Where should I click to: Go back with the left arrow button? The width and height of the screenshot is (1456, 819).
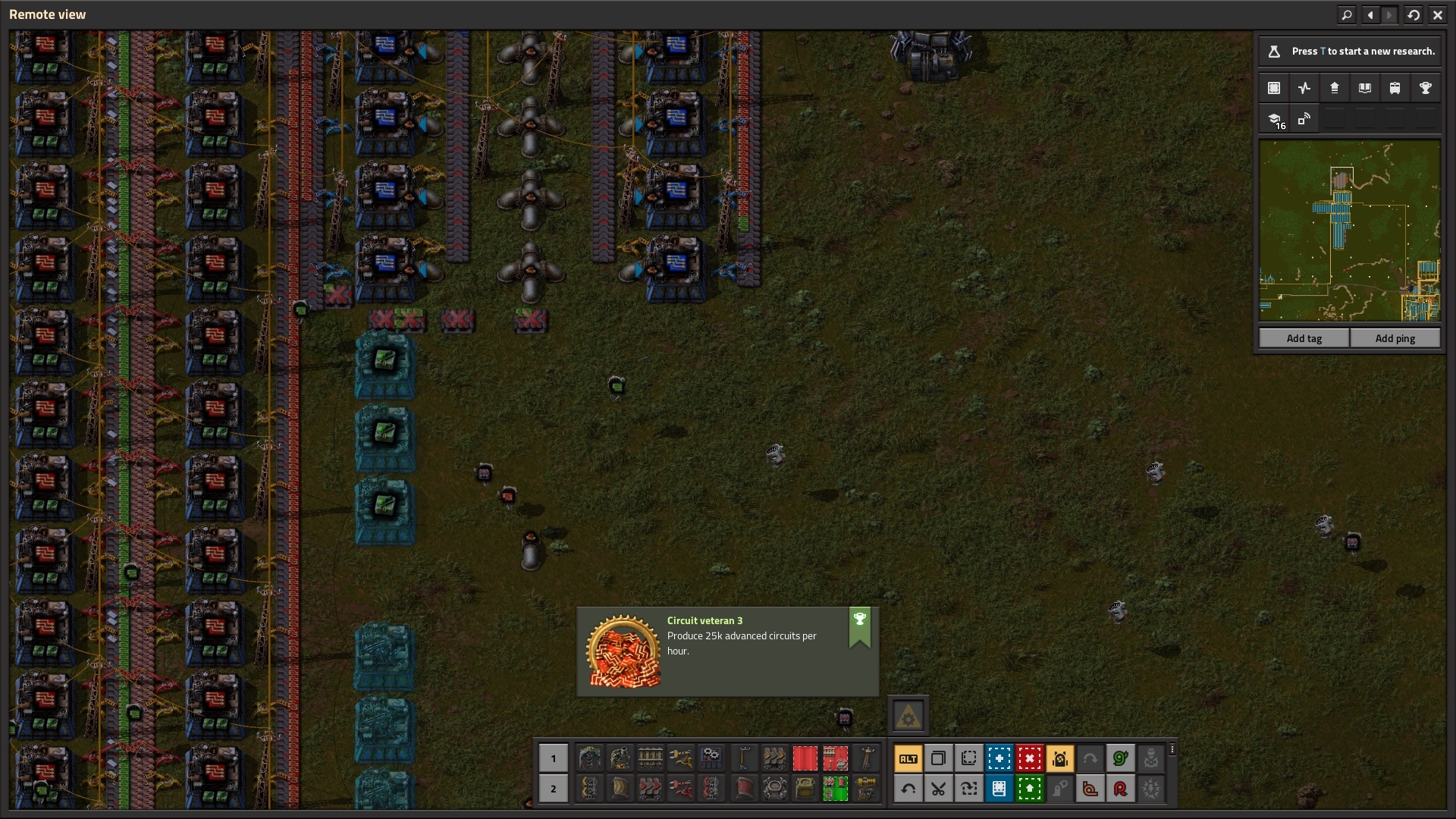[1370, 14]
